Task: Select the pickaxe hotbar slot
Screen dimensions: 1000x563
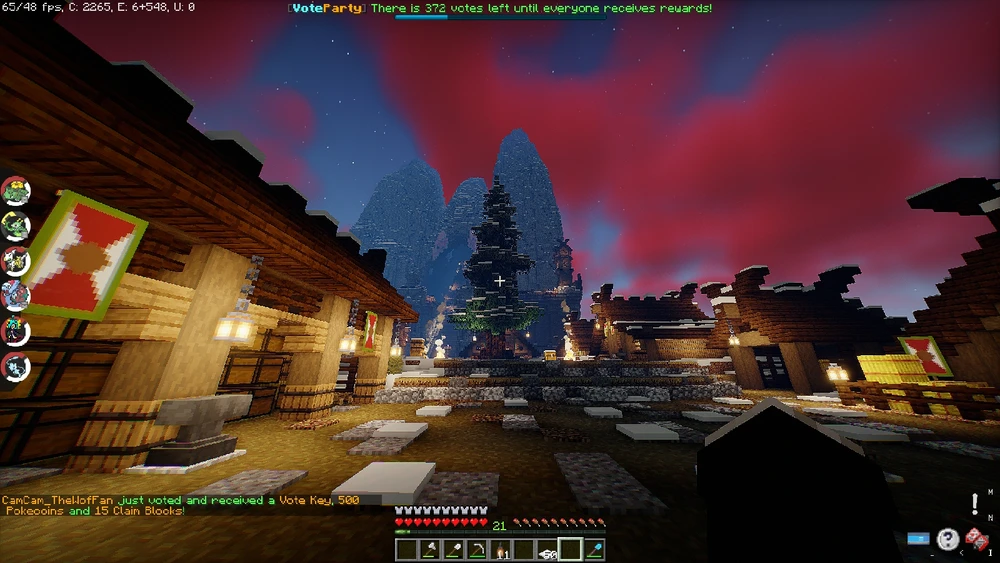Action: pos(476,549)
